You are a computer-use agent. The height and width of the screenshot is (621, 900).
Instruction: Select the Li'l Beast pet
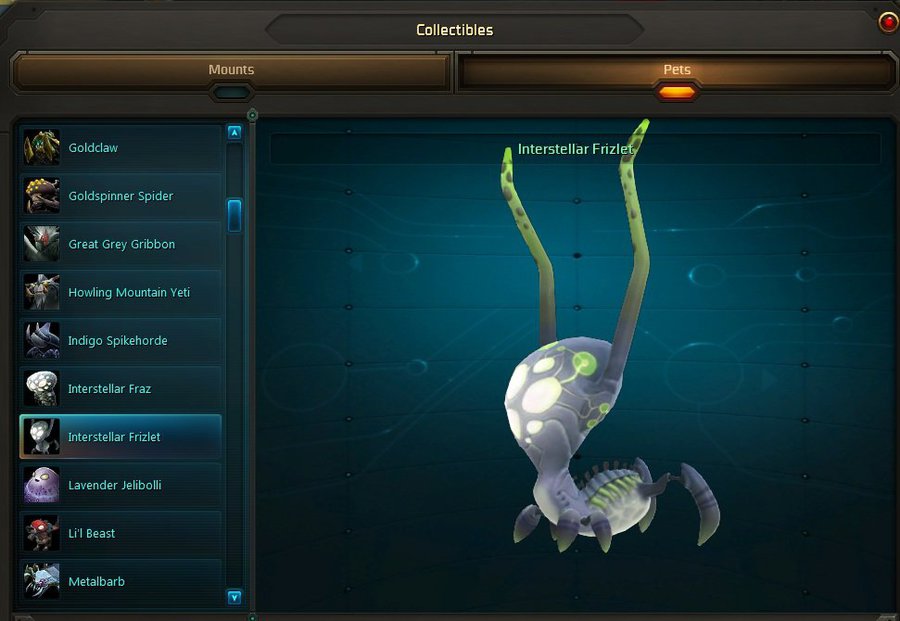(x=120, y=533)
